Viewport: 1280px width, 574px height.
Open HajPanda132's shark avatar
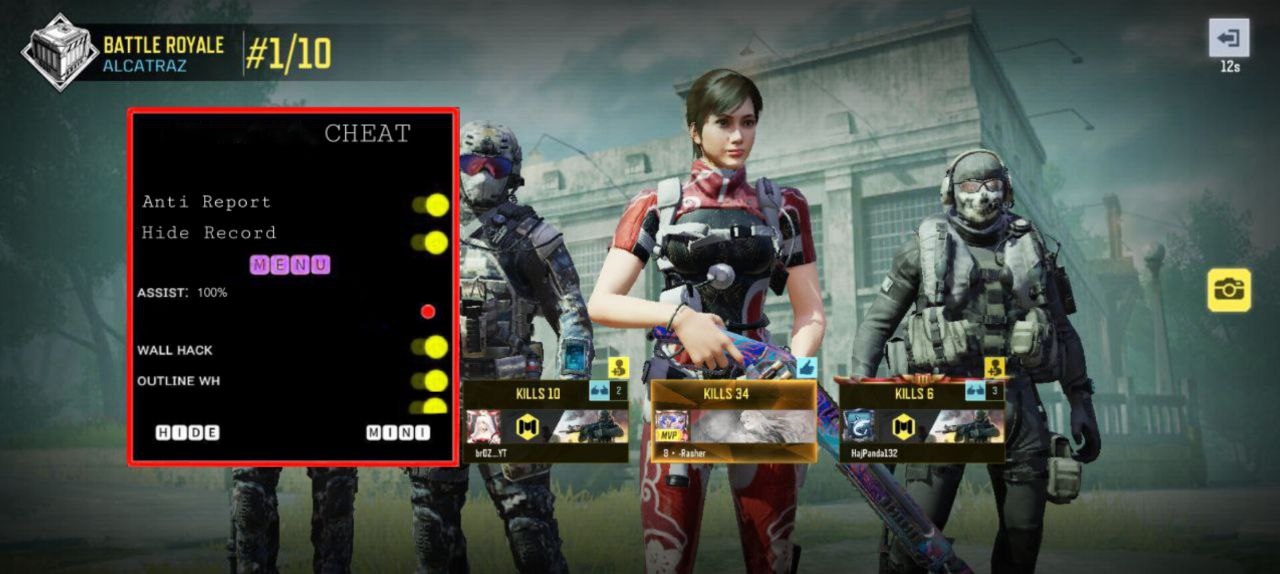click(859, 427)
